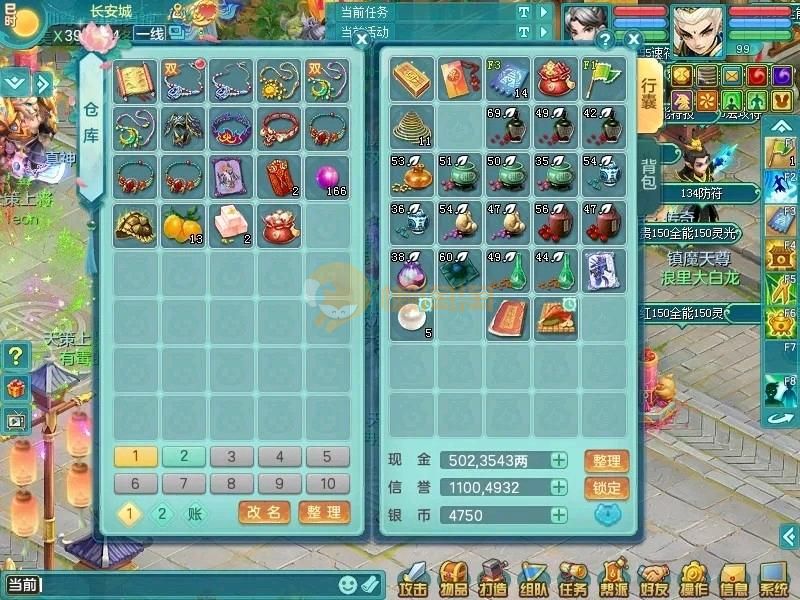Viewport: 800px width, 600px height.
Task: Close the inventory panel
Action: tap(633, 40)
